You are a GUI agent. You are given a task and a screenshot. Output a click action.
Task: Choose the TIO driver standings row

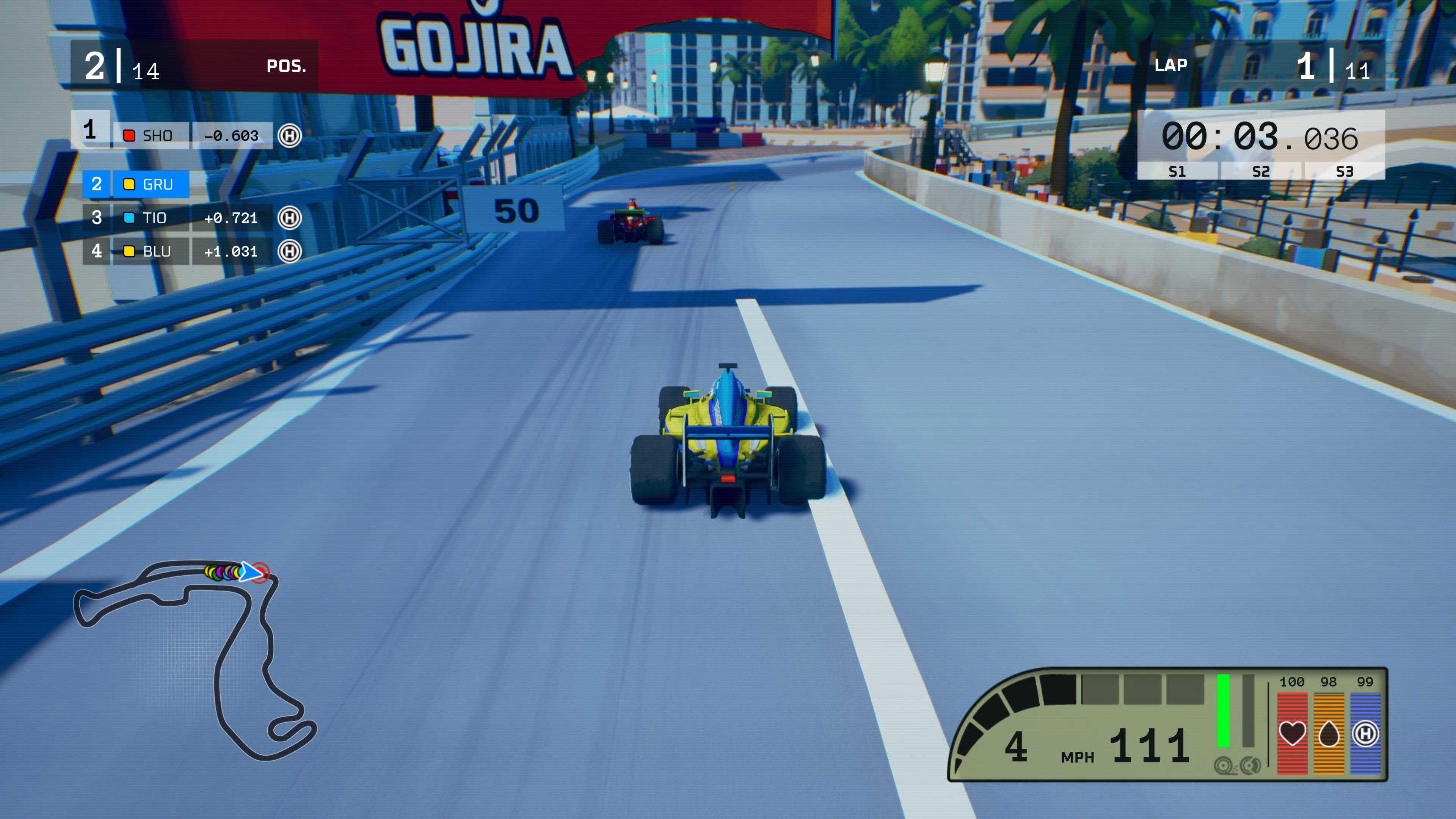187,218
